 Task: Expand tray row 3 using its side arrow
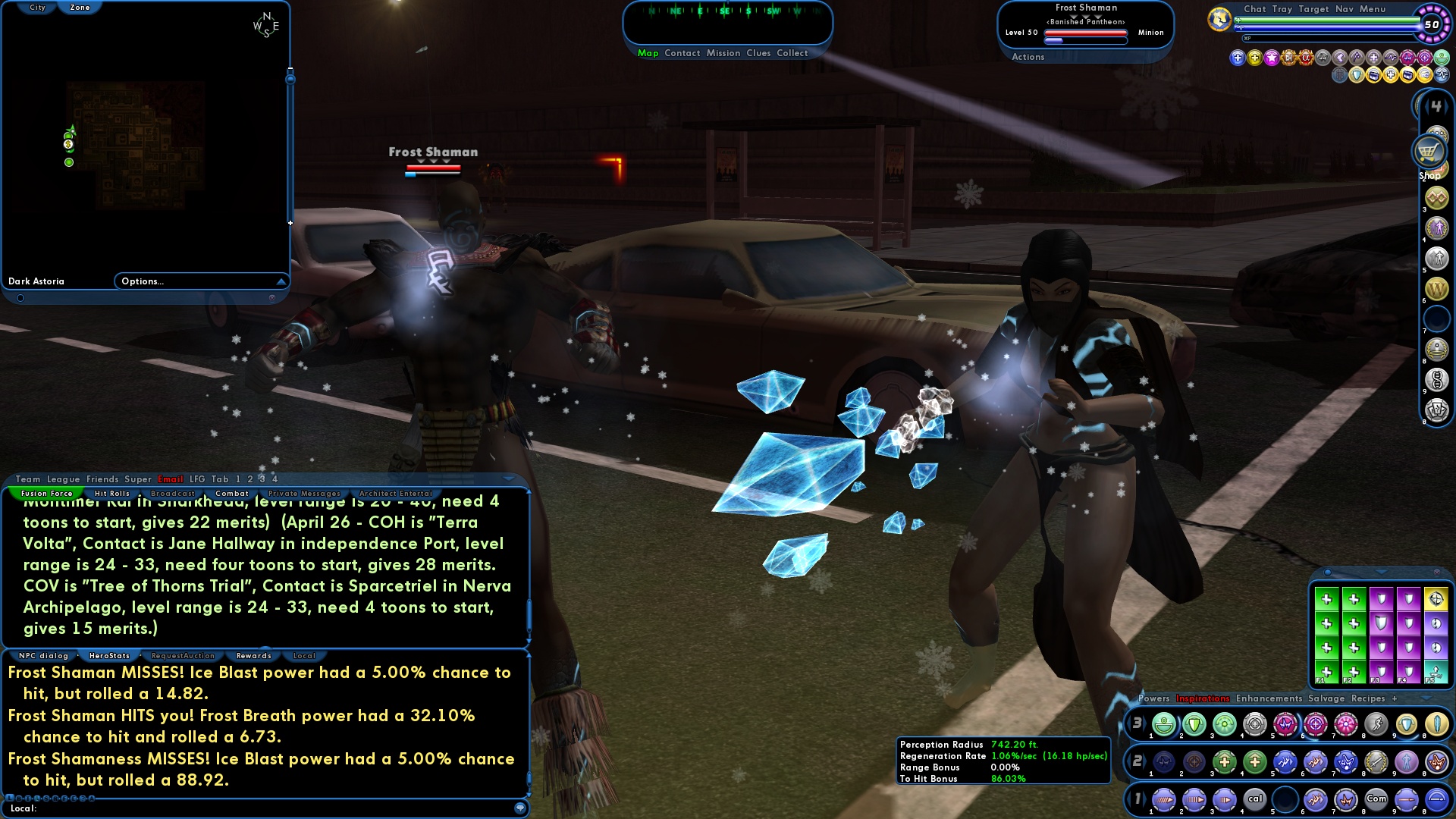click(1146, 723)
